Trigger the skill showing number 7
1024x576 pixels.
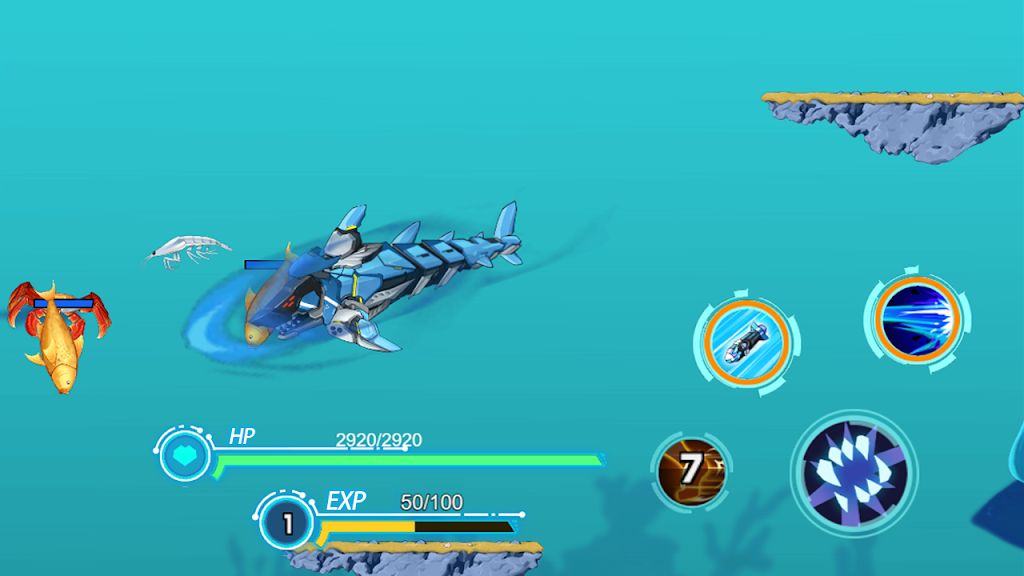[x=690, y=467]
